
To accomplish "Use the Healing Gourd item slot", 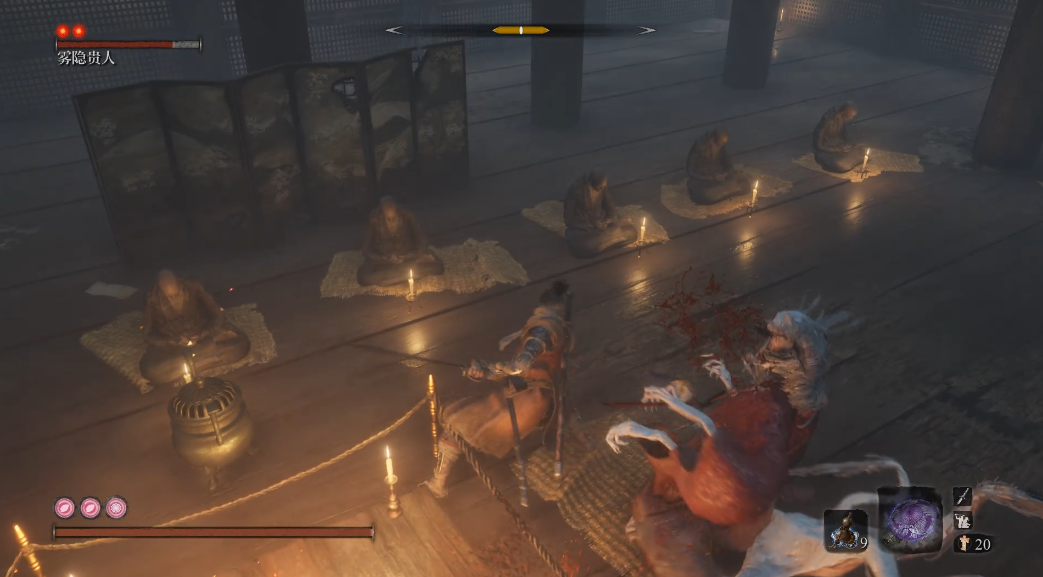I will (x=844, y=529).
